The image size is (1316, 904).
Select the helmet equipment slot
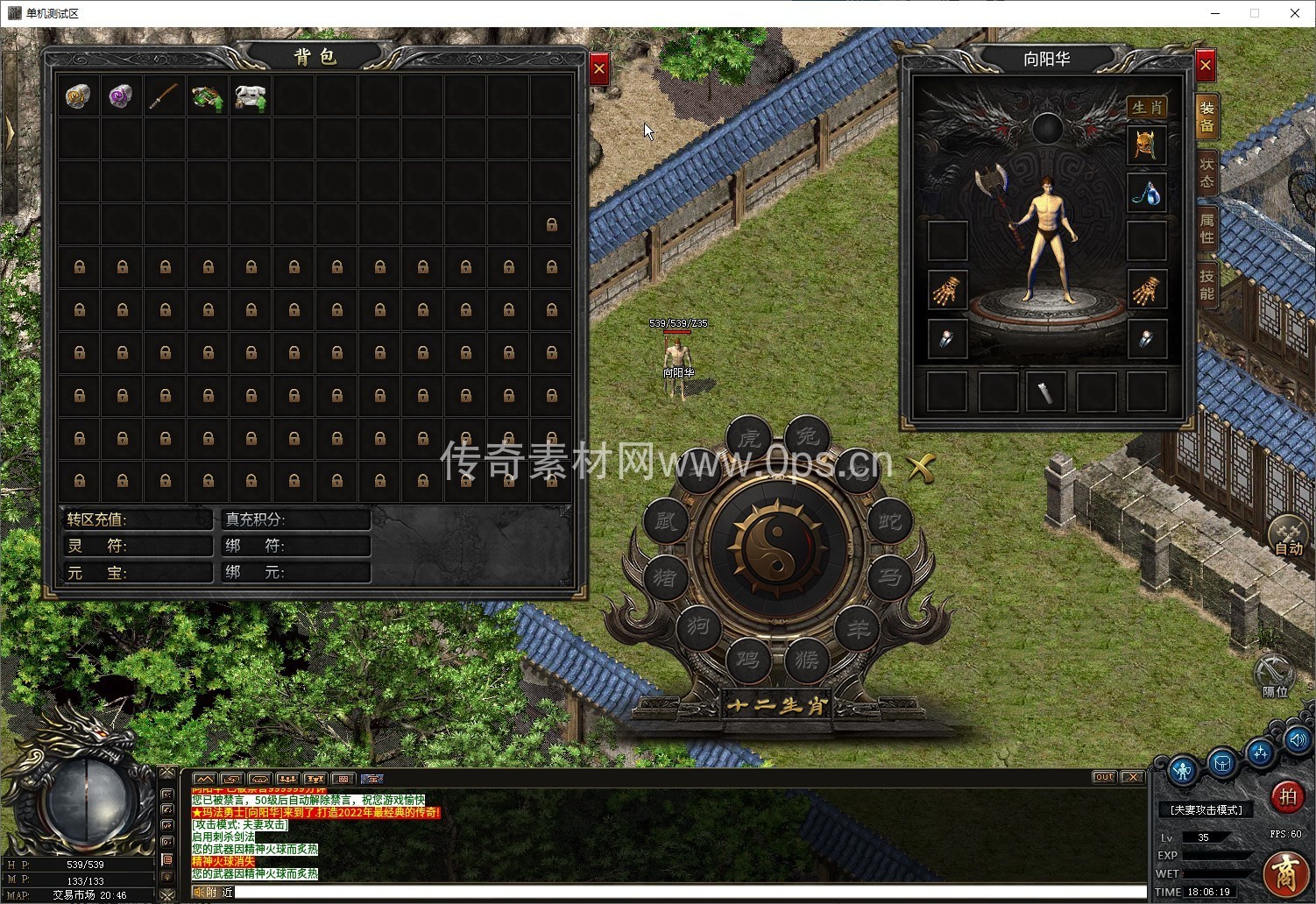pos(1146,145)
